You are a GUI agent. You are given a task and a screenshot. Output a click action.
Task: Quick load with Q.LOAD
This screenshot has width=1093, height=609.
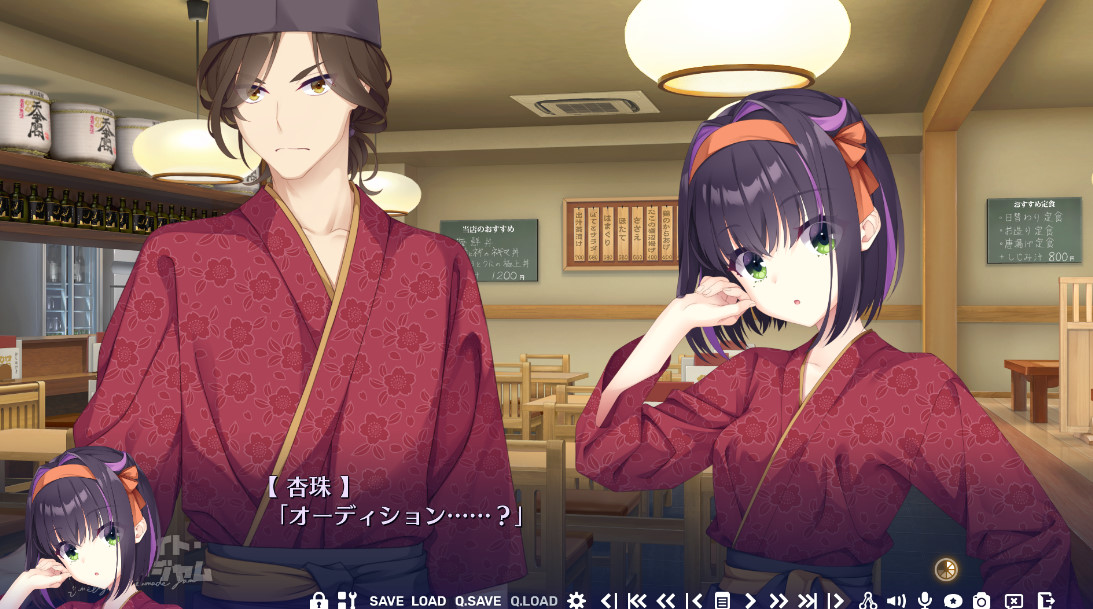pyautogui.click(x=533, y=601)
